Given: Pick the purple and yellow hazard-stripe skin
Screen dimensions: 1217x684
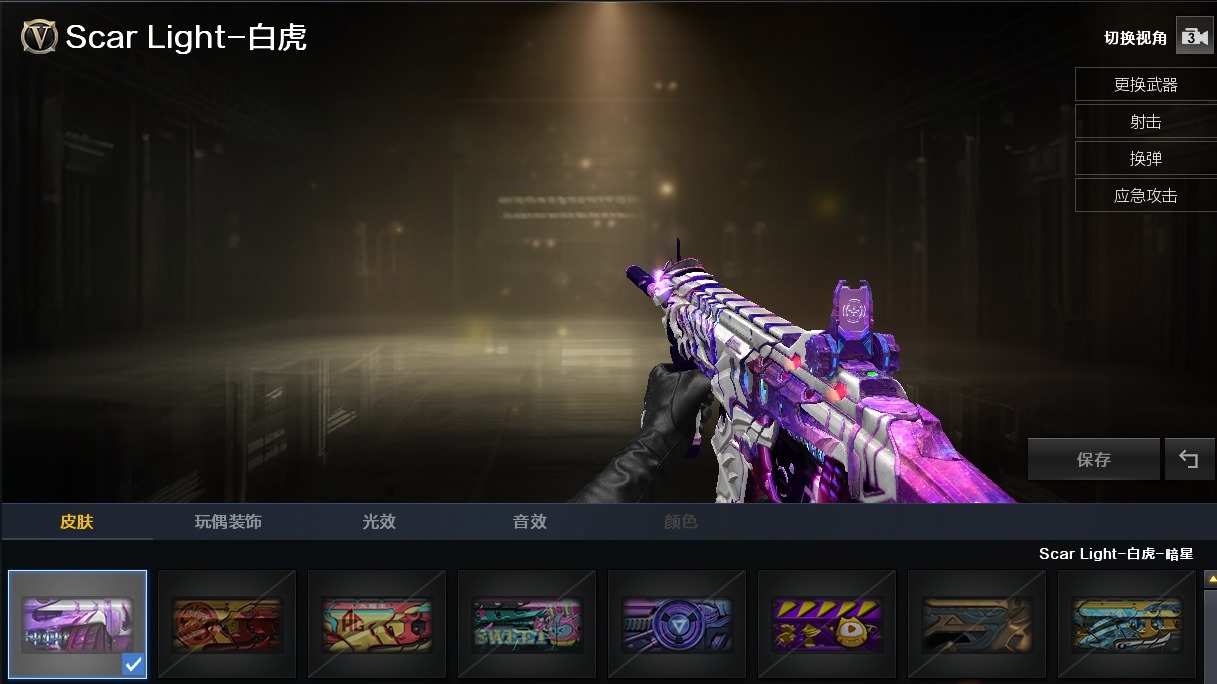Looking at the screenshot, I should [827, 624].
